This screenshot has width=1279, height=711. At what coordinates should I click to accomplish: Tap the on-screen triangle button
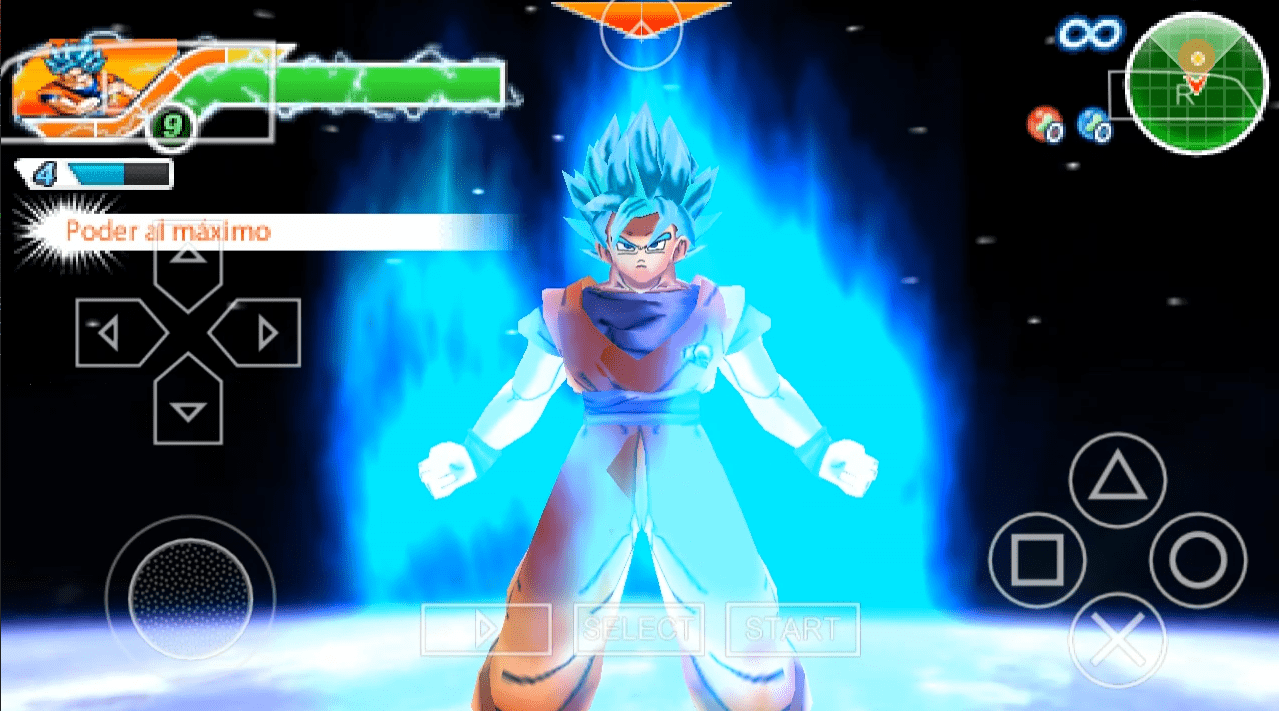click(1117, 481)
